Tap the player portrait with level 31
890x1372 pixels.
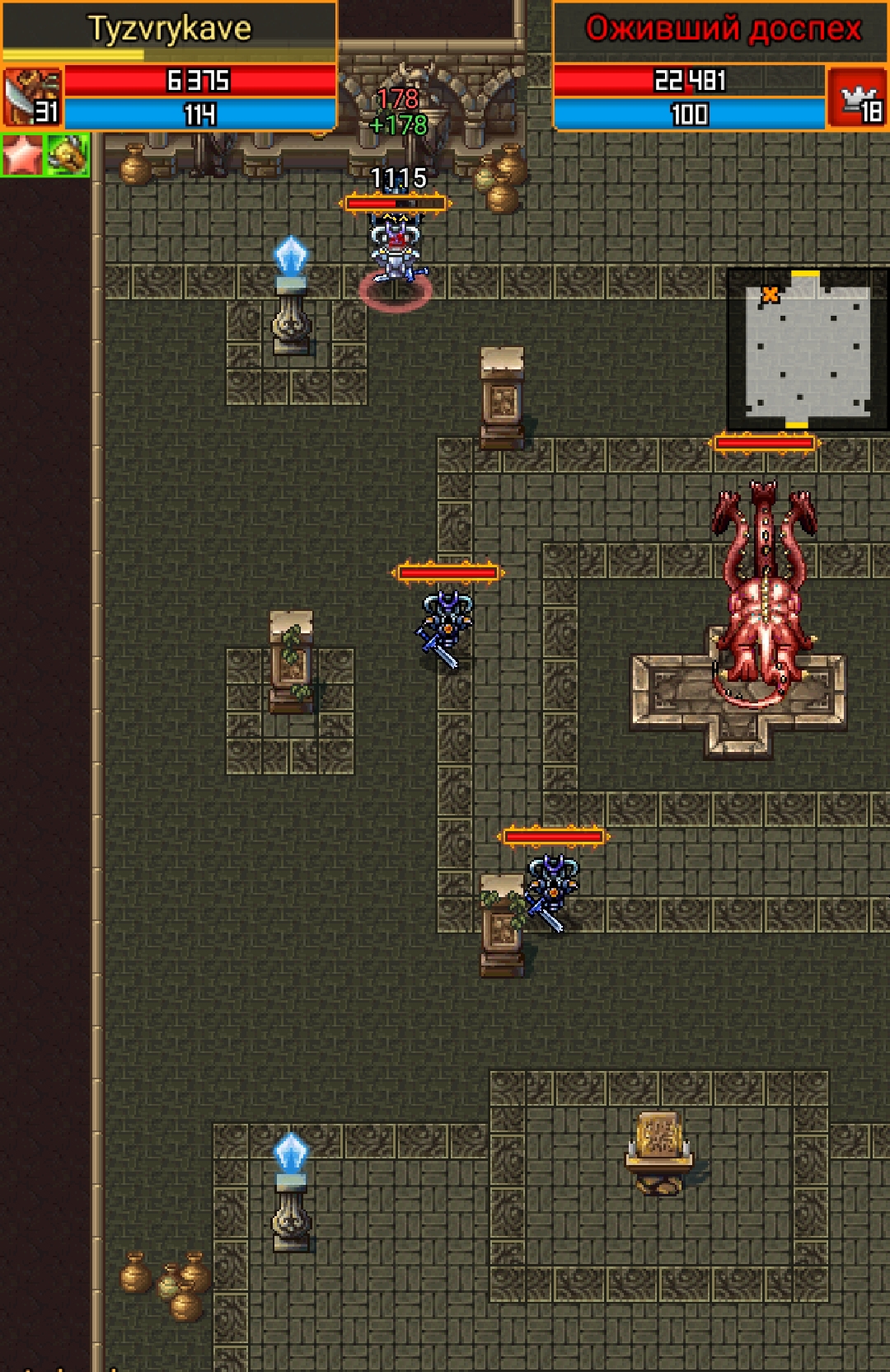tap(32, 97)
